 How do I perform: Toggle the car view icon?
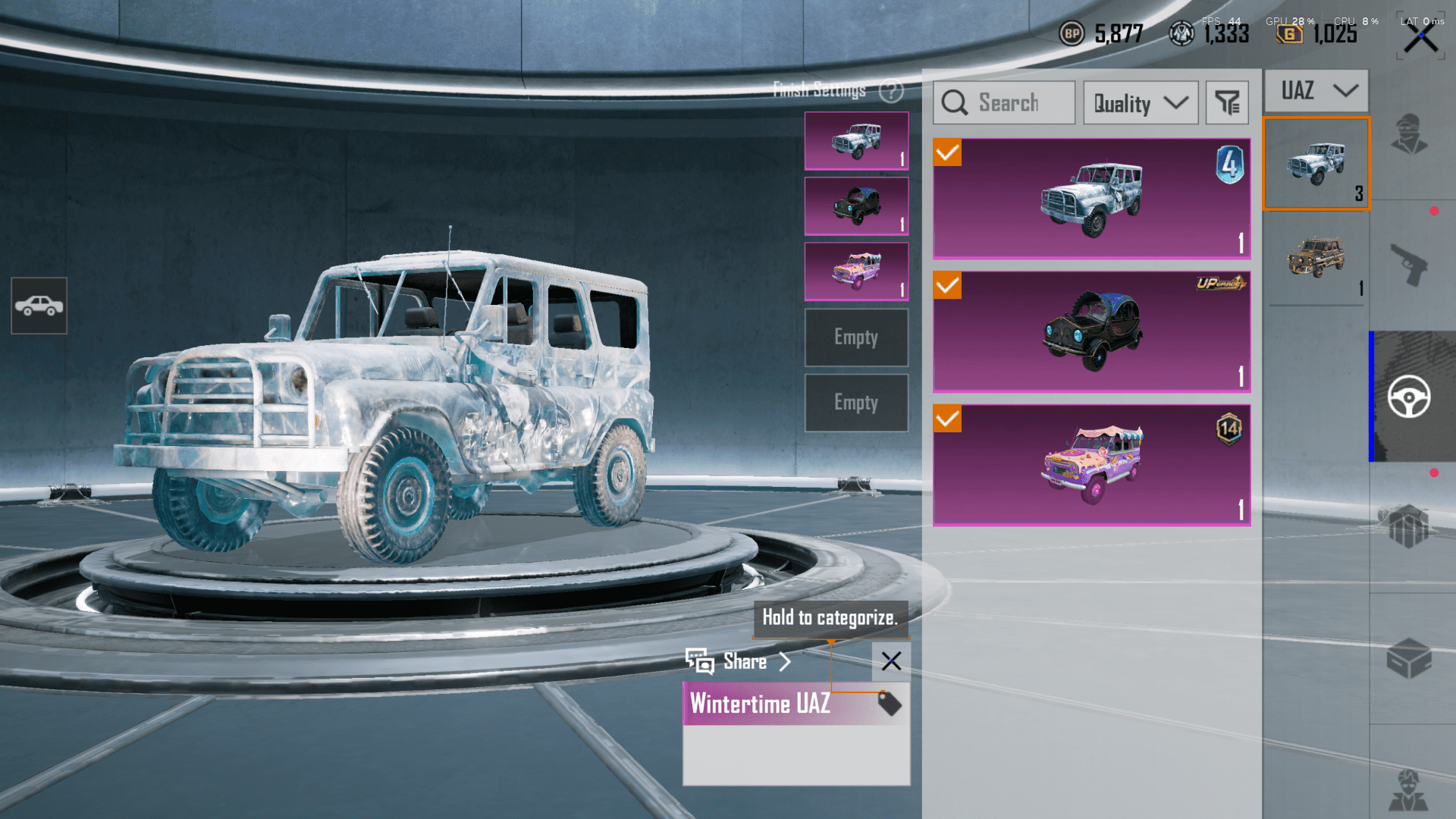click(x=39, y=306)
